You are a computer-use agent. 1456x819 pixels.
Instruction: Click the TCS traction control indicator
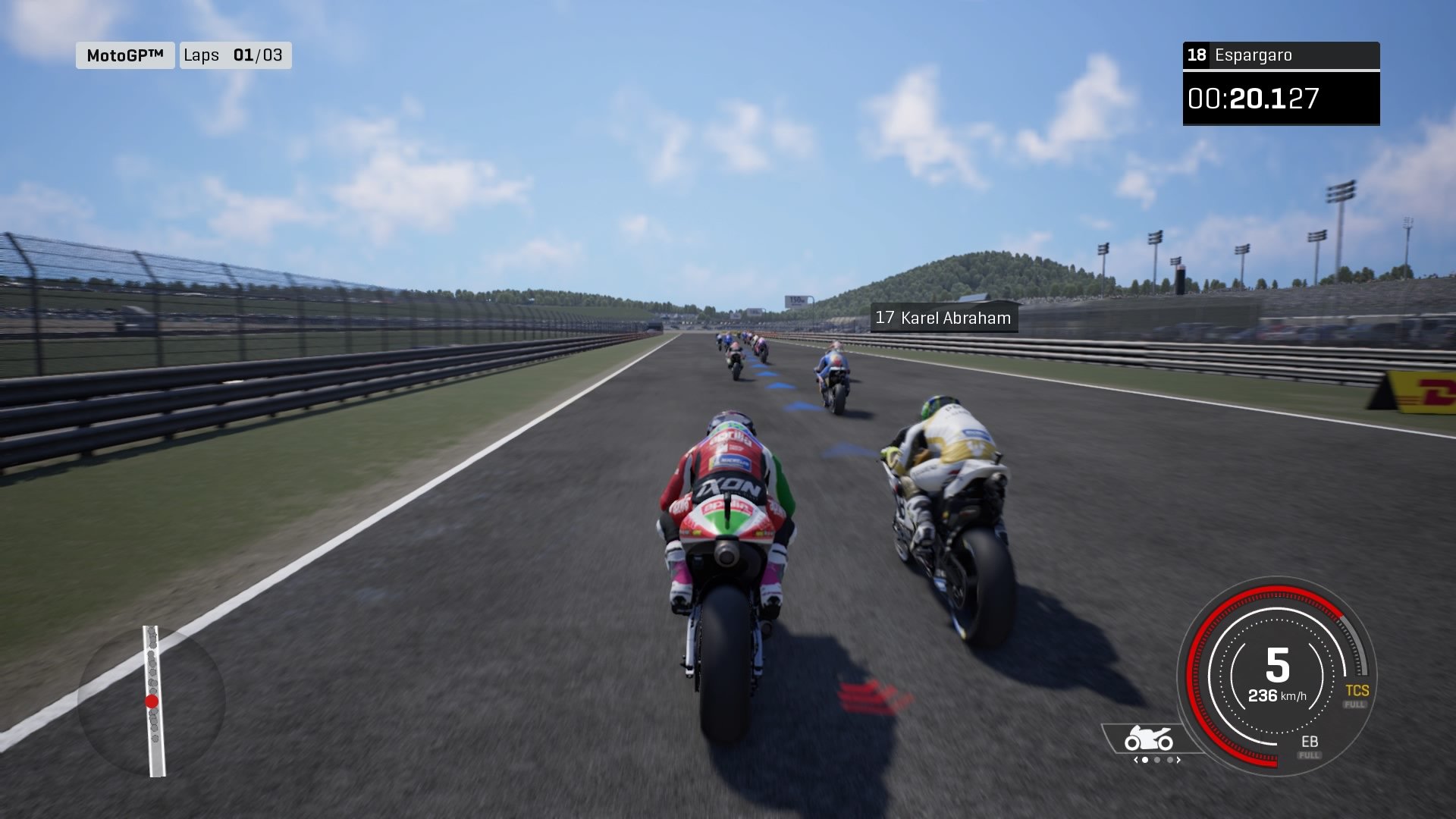click(1357, 690)
